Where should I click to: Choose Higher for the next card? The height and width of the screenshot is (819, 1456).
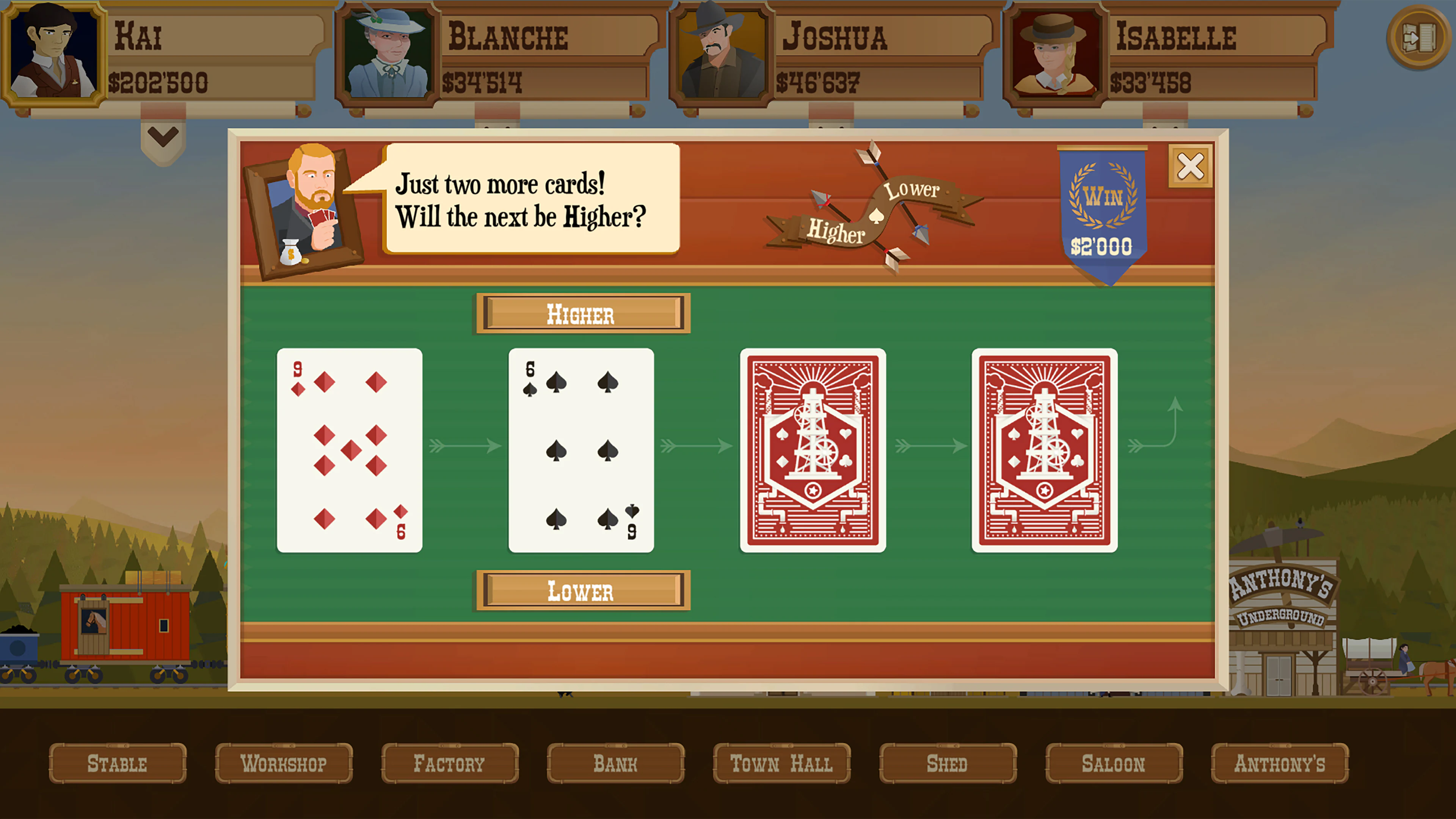point(581,315)
